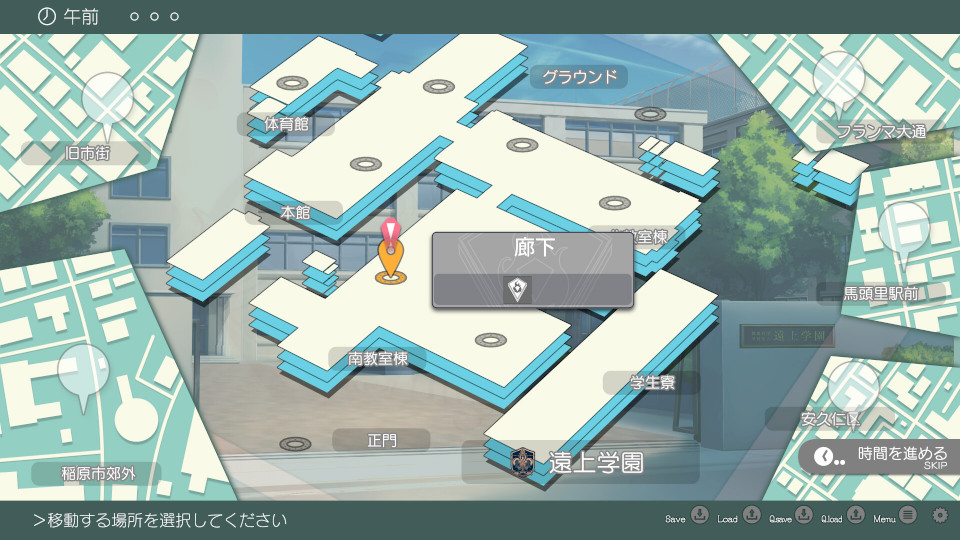Go to the 馬頭里駅前 station area
The image size is (960, 540).
click(x=881, y=293)
